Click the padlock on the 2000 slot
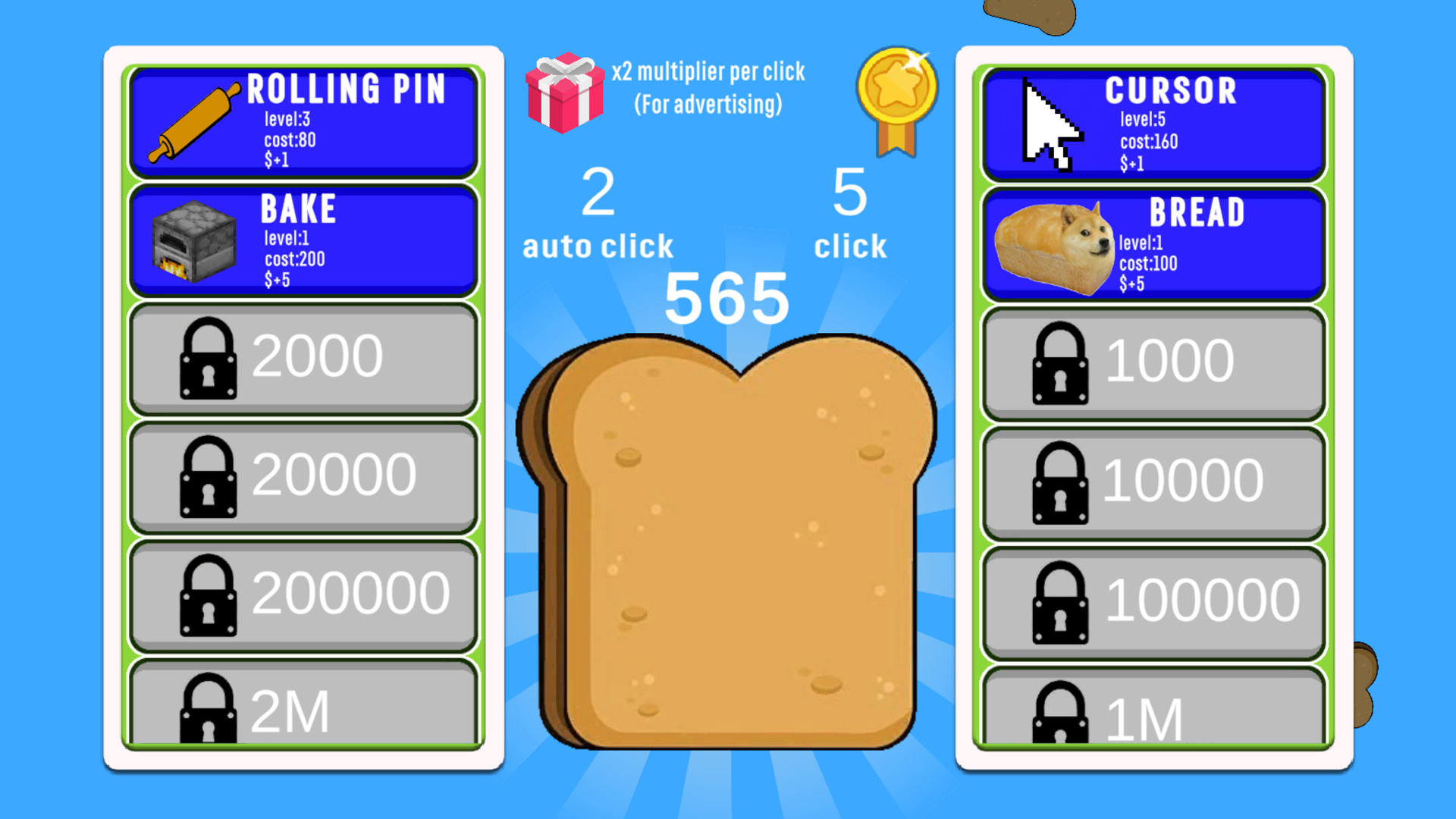The image size is (1456, 819). (209, 356)
